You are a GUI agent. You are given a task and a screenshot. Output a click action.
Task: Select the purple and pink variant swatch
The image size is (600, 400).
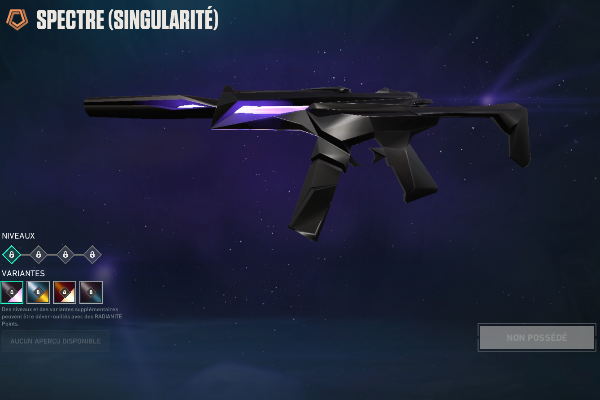(12, 292)
